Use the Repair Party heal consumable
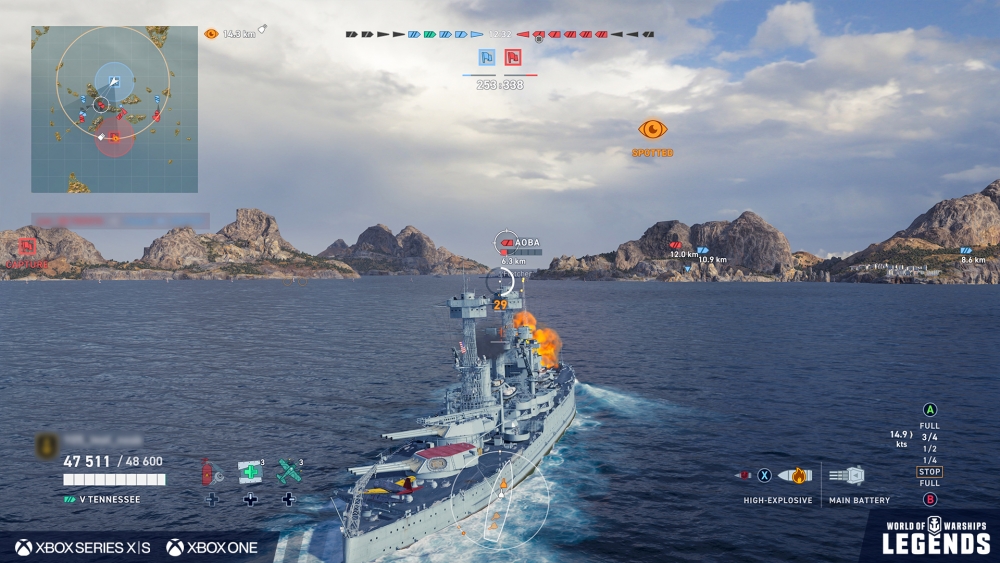 [250, 472]
